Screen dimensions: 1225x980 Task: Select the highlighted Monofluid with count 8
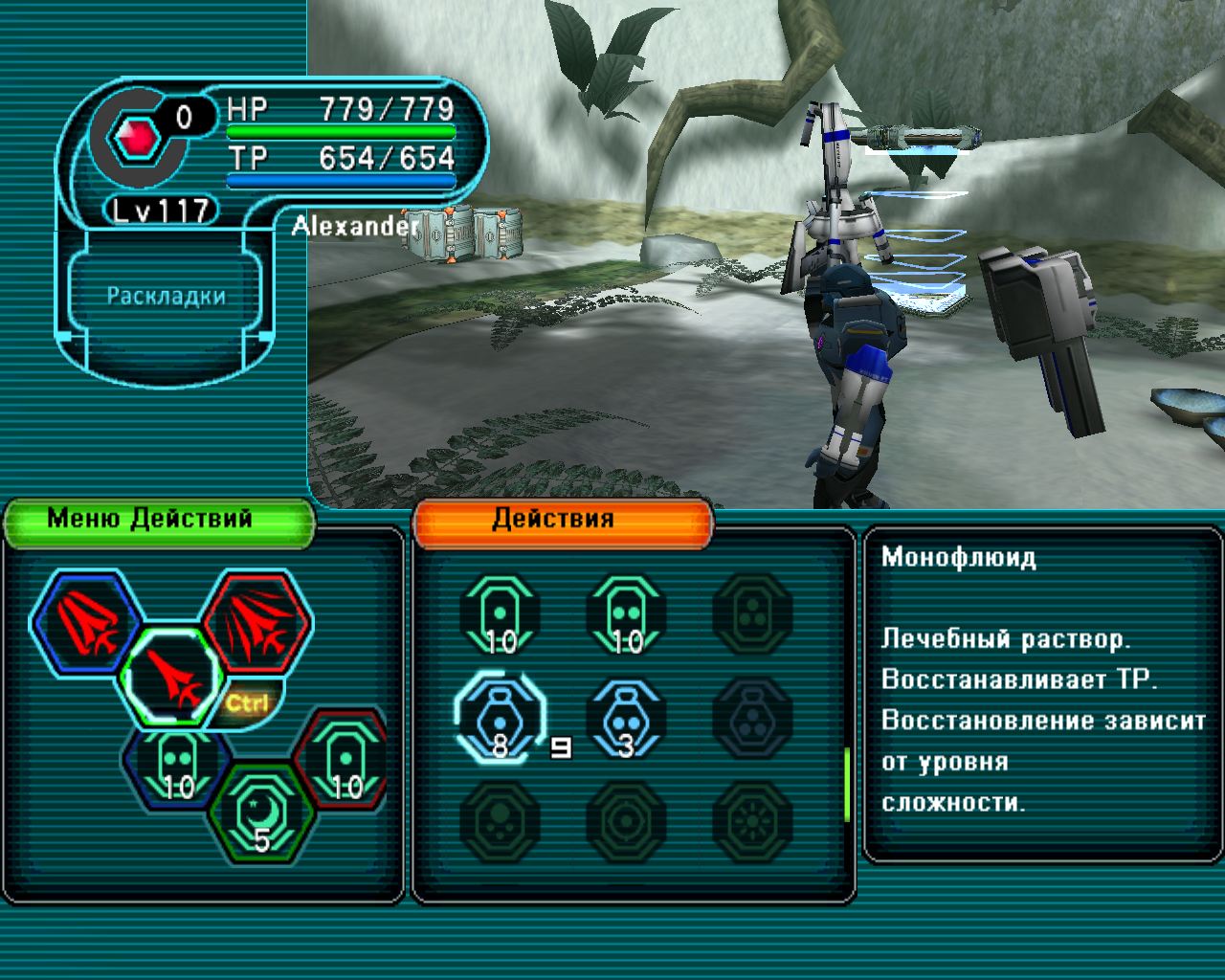coord(500,719)
